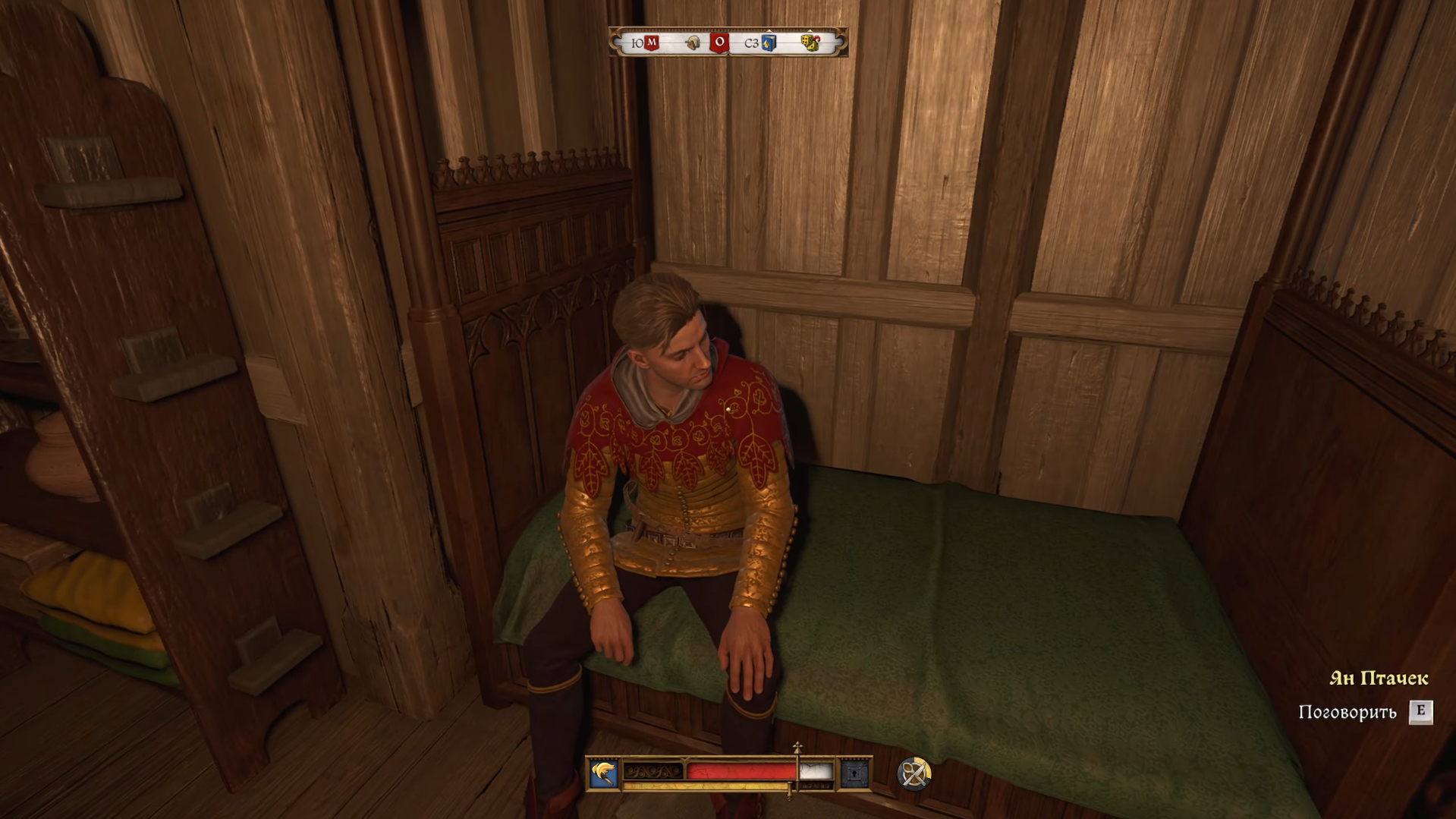Select the helmet marker on the compass
Viewport: 1456px width, 819px height.
pyautogui.click(x=693, y=43)
